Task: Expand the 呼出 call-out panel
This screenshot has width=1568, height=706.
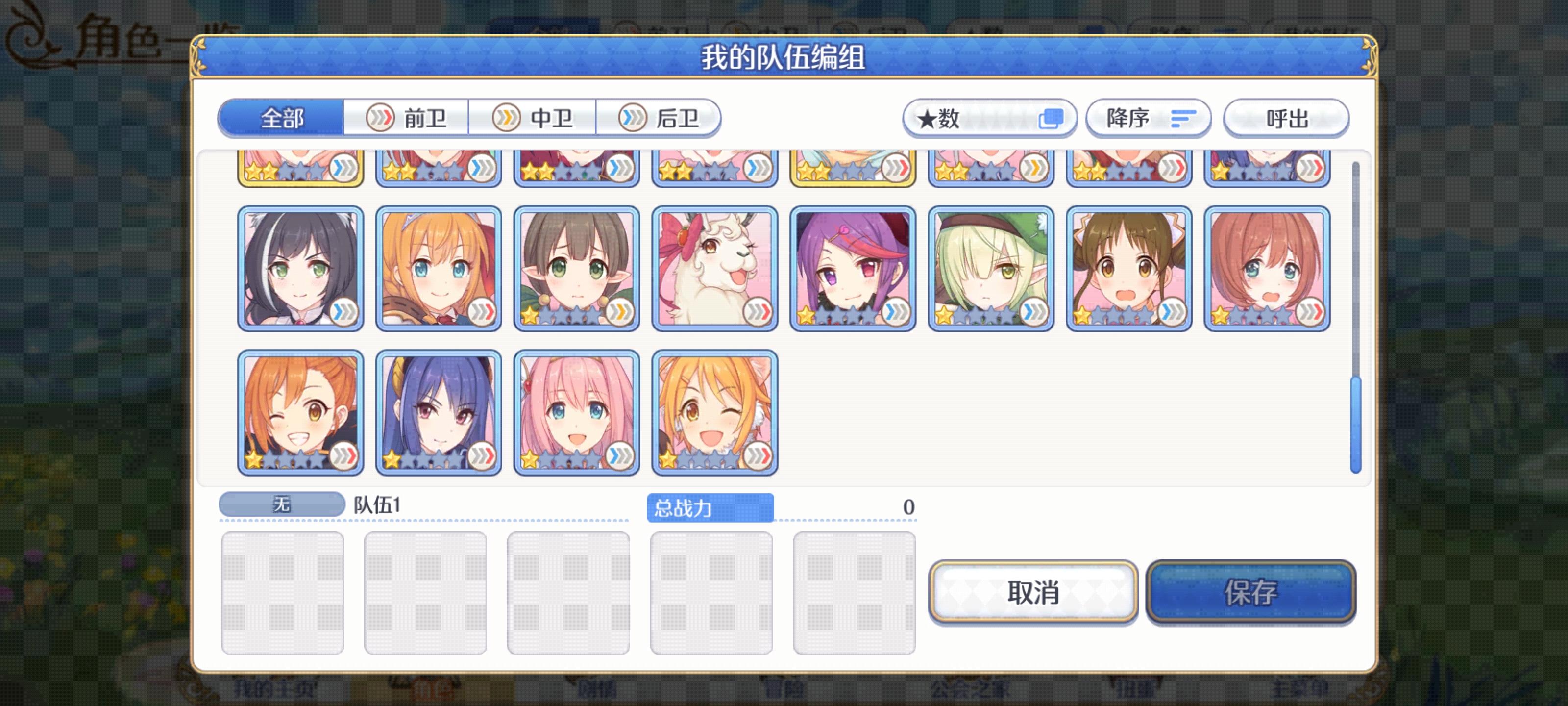Action: coord(1286,118)
